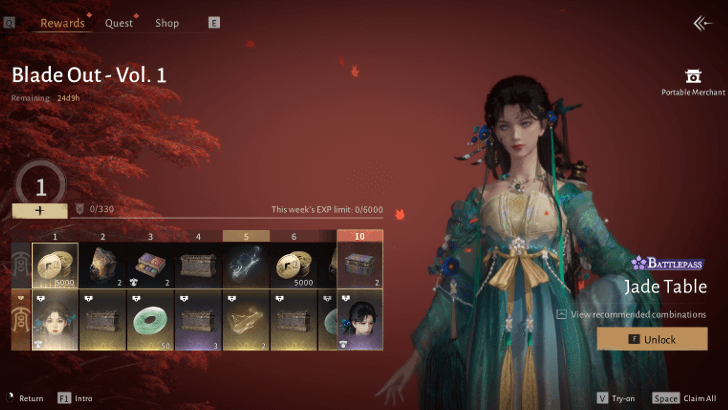Select the Rewards tab

point(62,23)
